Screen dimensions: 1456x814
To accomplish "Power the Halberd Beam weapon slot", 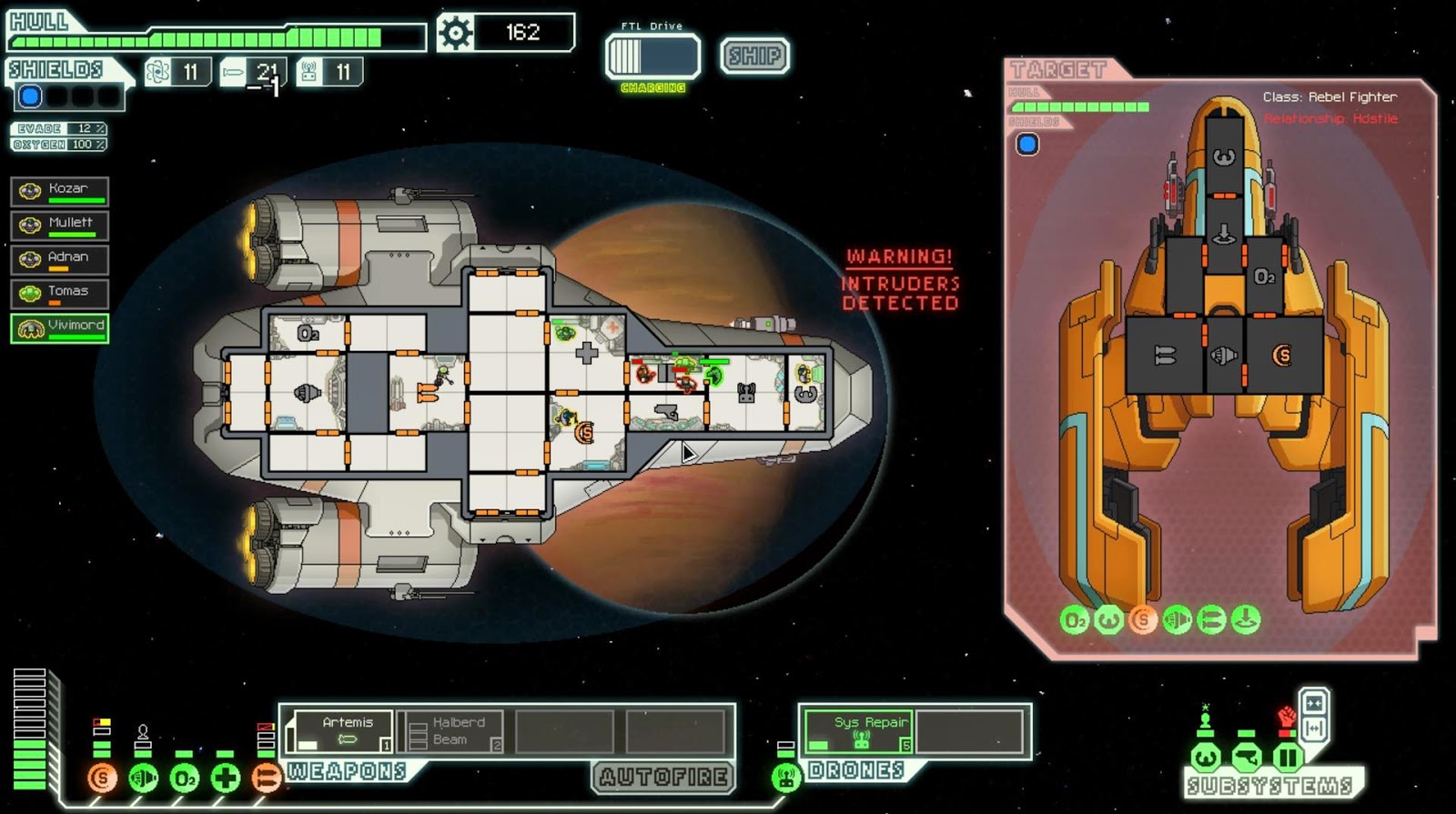I will tap(452, 731).
